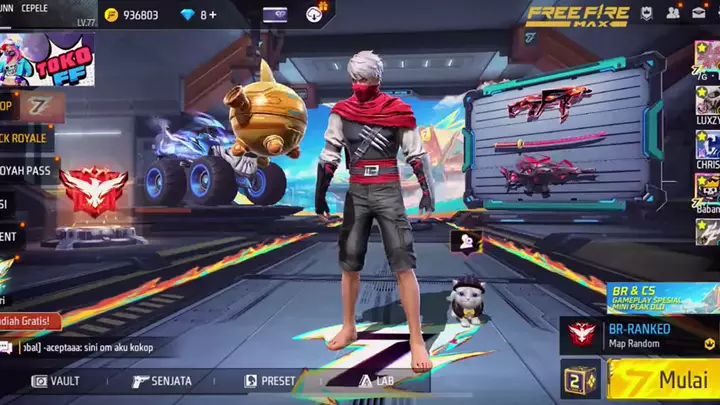Open the guild shield icon
Viewport: 720px width, 405px height.
pyautogui.click(x=647, y=13)
